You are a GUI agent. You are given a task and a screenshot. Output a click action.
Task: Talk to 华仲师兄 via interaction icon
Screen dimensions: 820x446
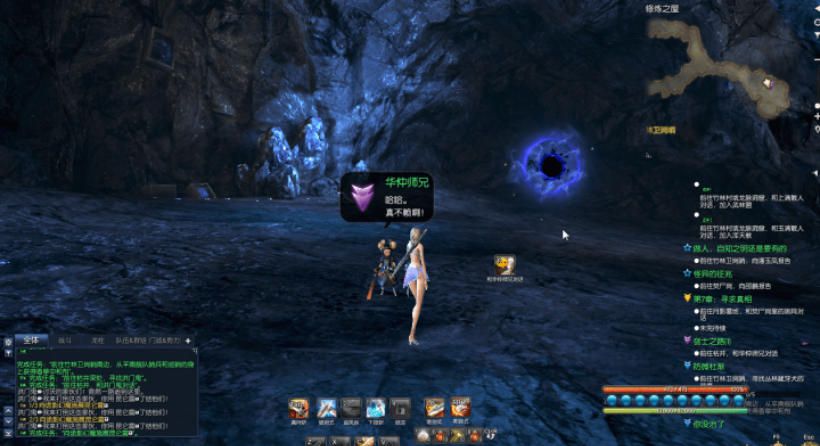click(x=505, y=265)
